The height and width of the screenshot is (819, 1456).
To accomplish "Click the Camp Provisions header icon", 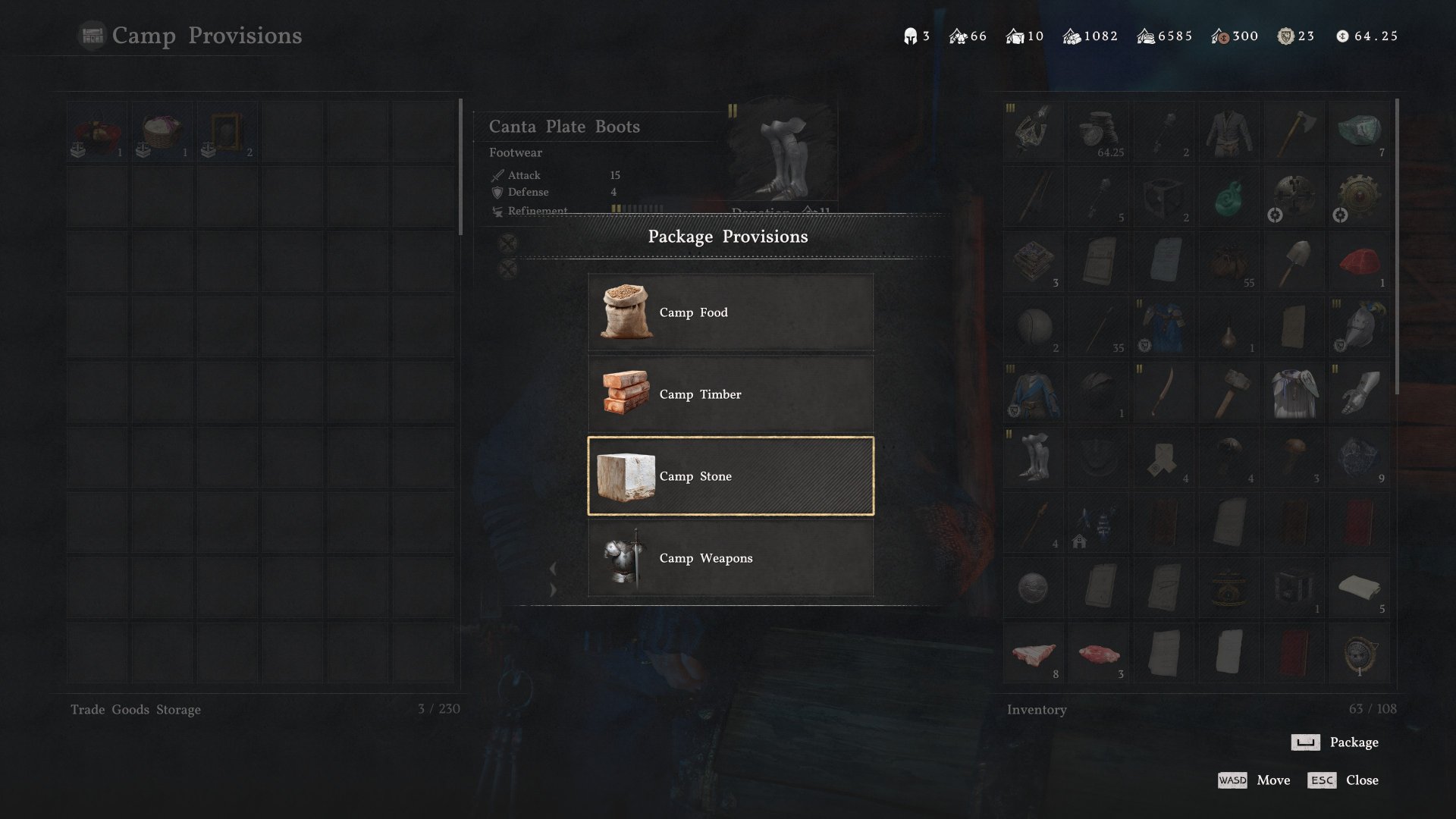I will pyautogui.click(x=92, y=35).
